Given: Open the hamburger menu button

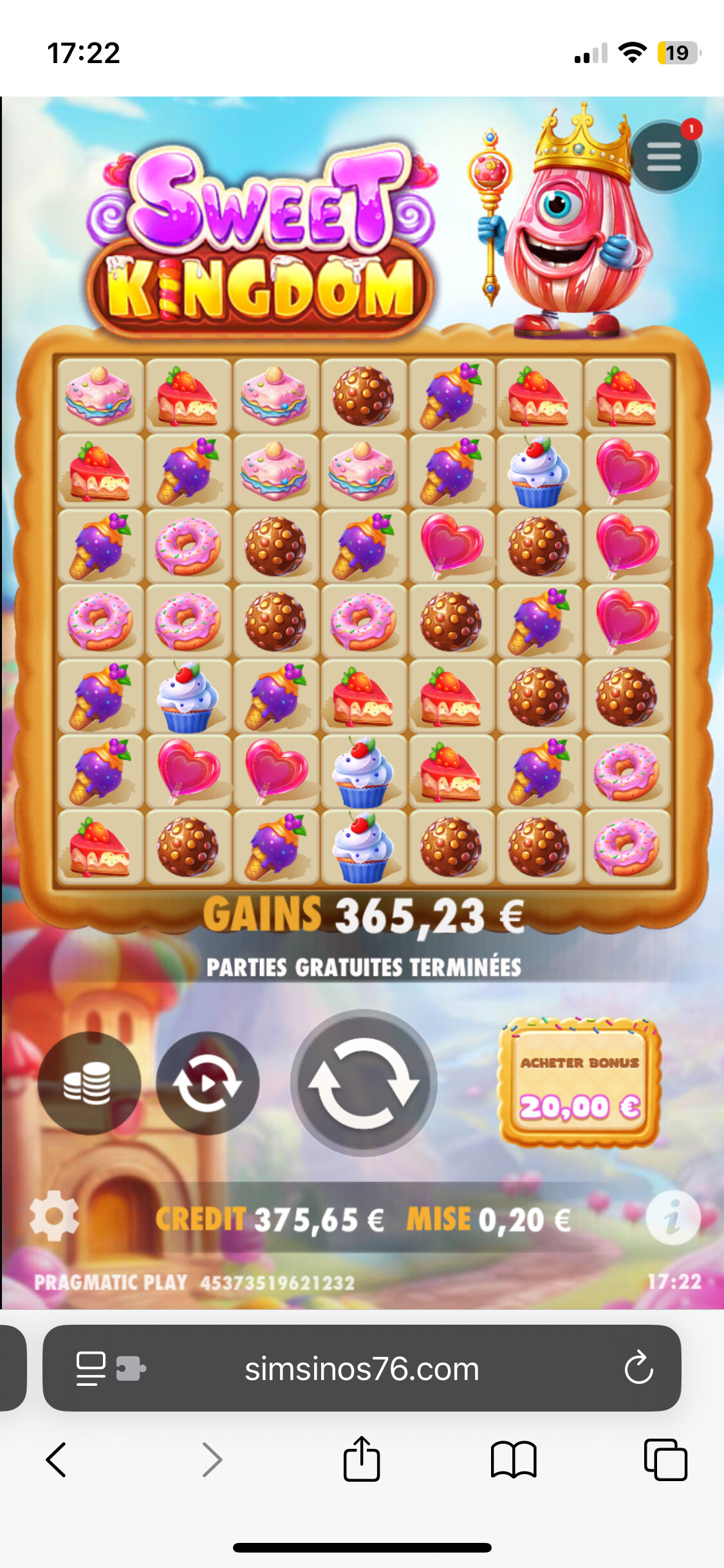Looking at the screenshot, I should [x=664, y=157].
